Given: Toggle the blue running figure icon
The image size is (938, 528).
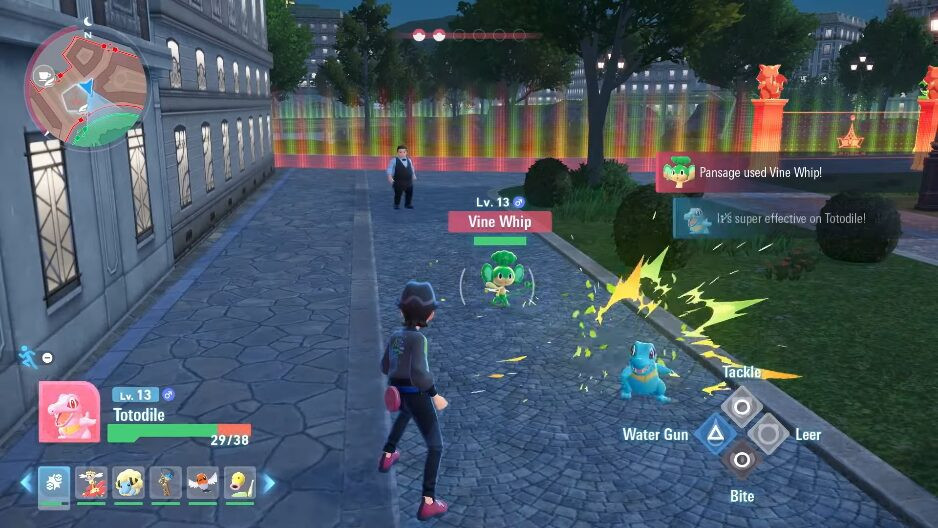Looking at the screenshot, I should (x=27, y=355).
